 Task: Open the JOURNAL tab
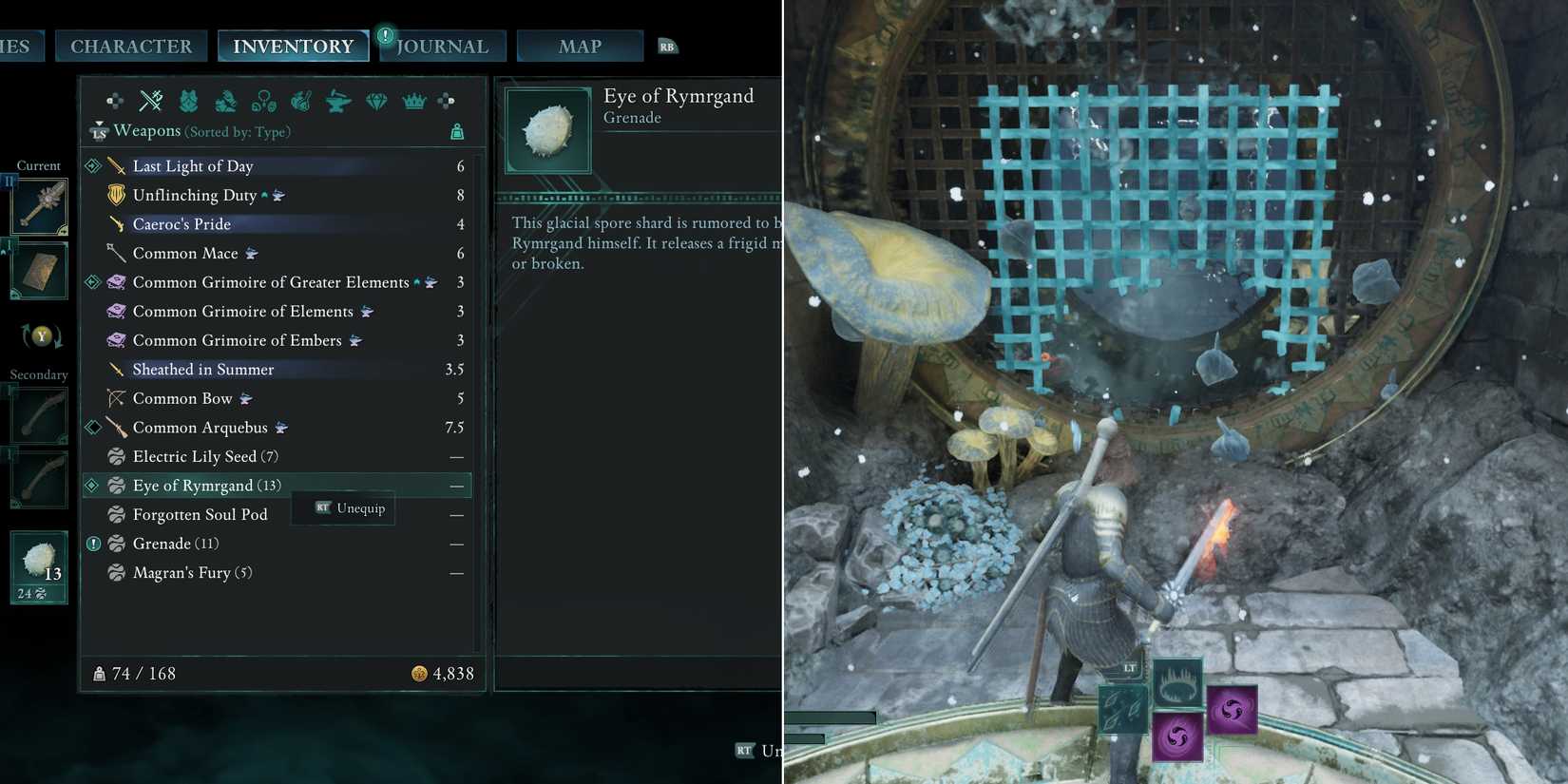(443, 46)
